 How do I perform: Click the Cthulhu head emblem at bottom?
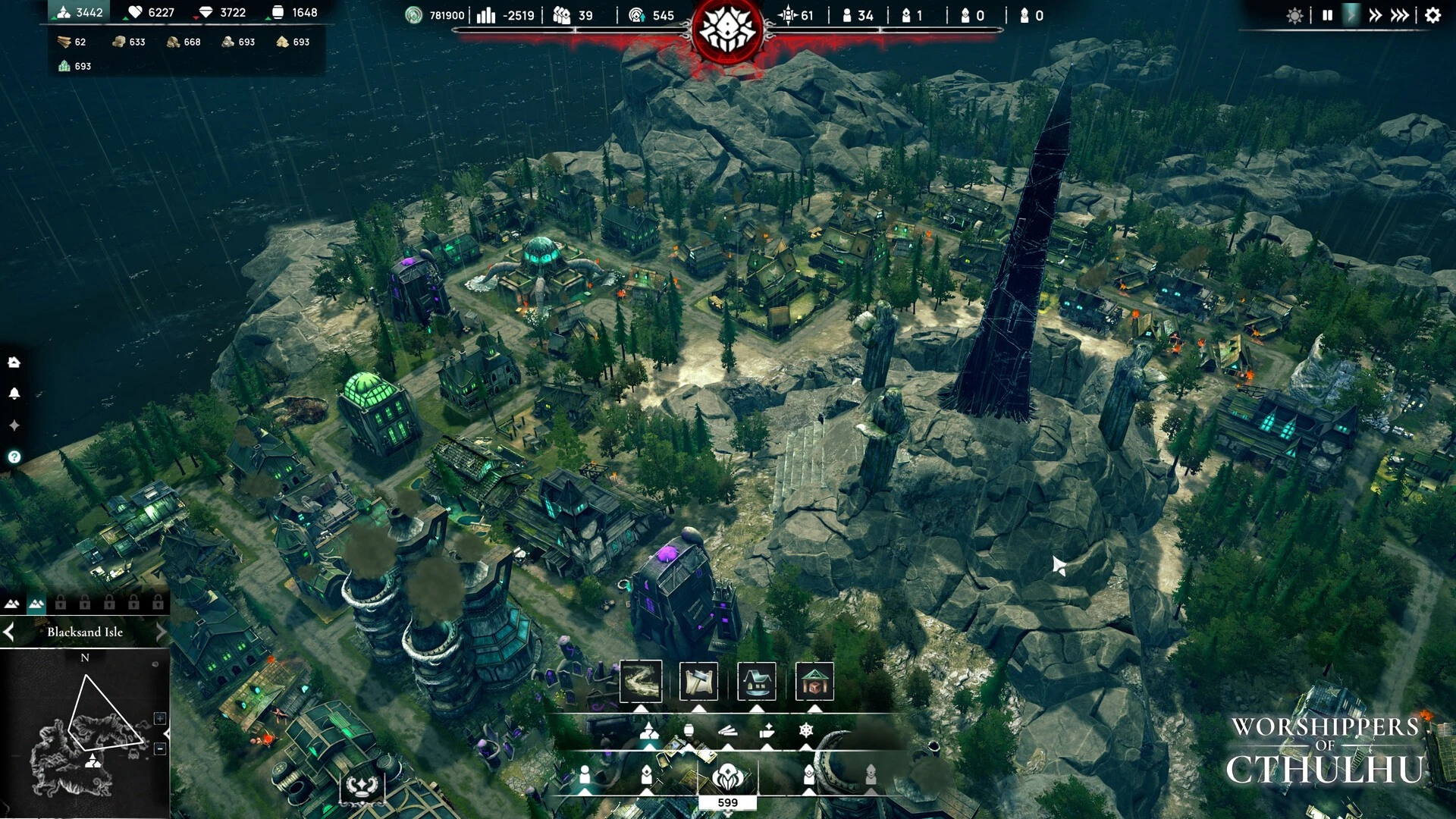(x=727, y=777)
